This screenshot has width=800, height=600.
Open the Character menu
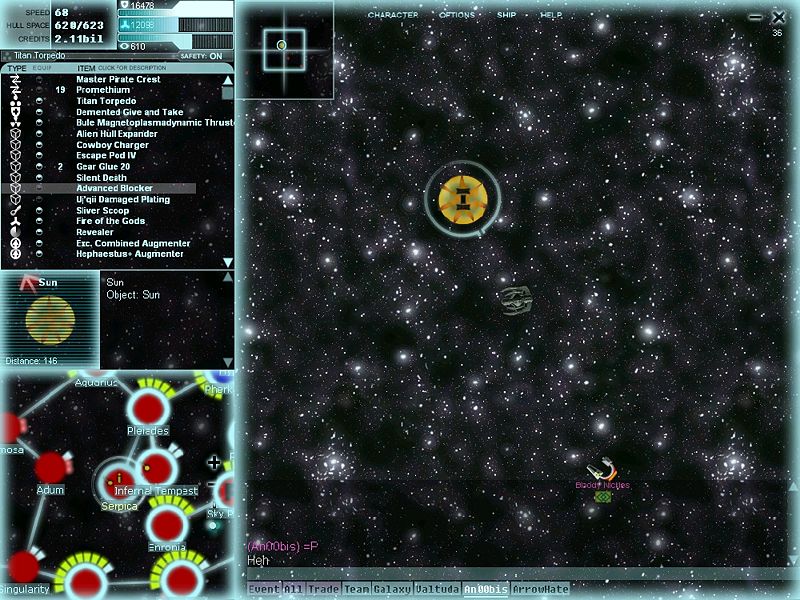392,16
